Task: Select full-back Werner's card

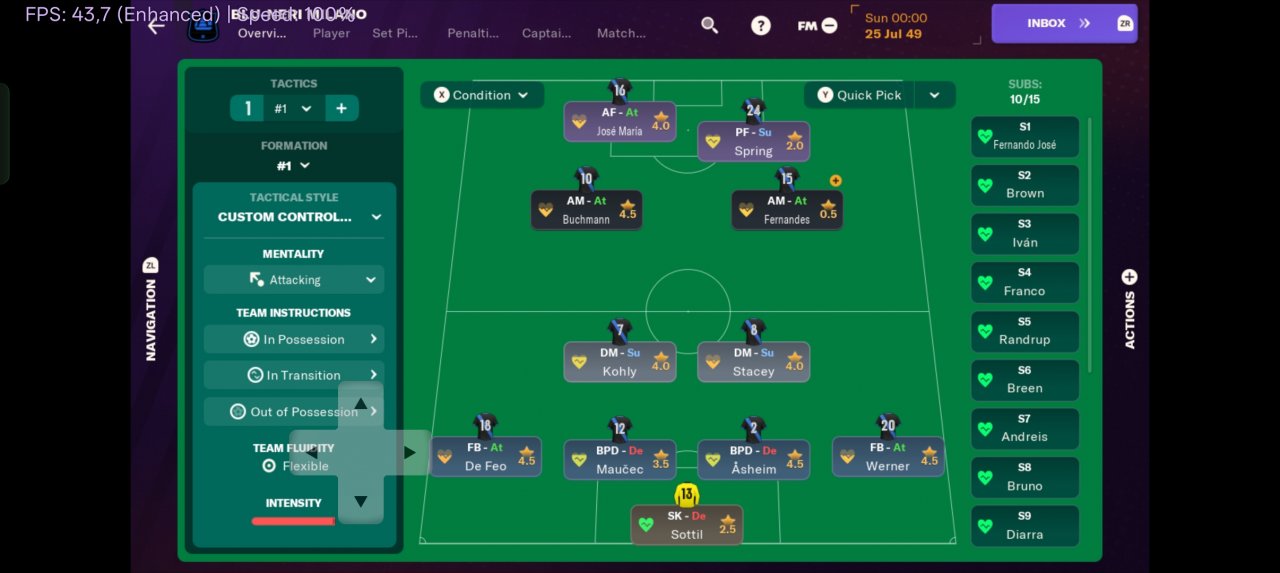Action: pos(888,457)
